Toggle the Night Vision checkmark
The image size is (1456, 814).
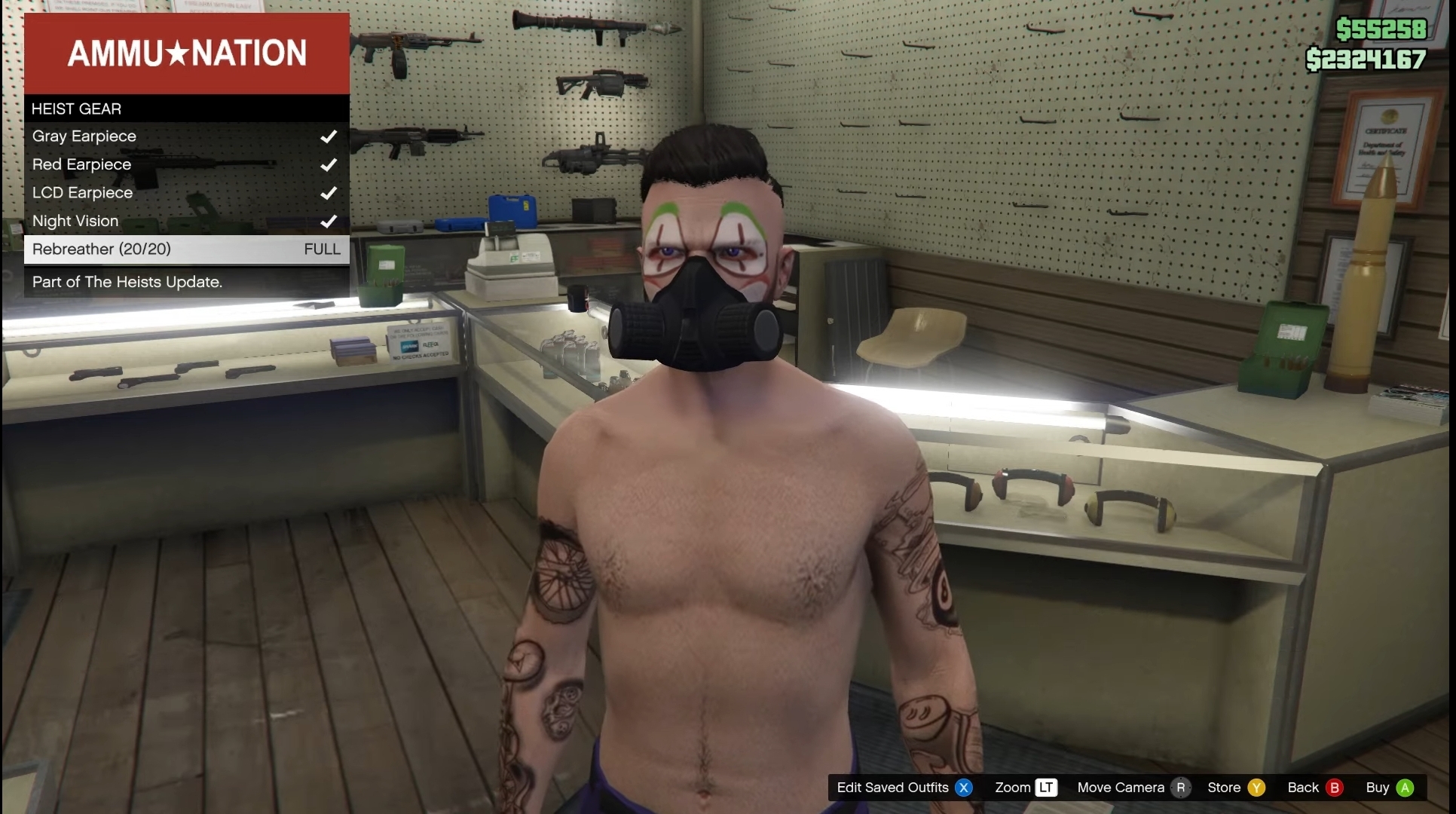[x=328, y=221]
